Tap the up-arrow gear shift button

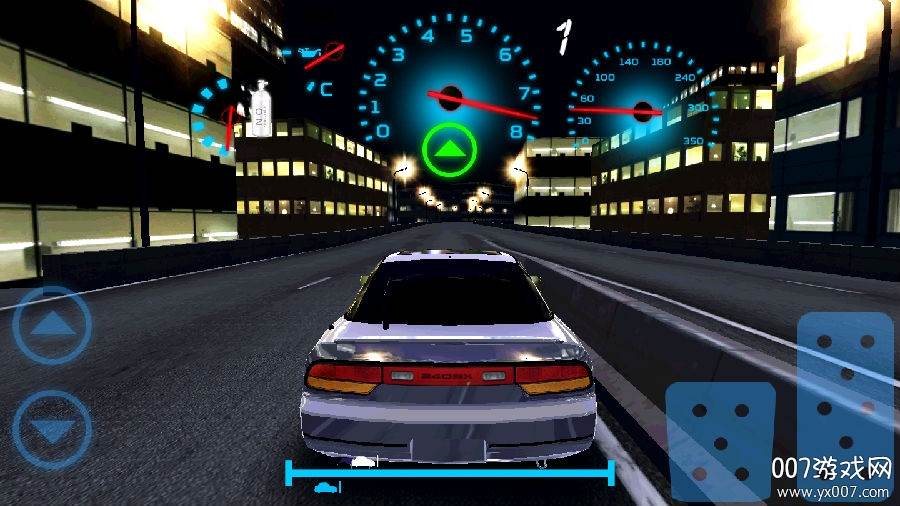coord(52,324)
